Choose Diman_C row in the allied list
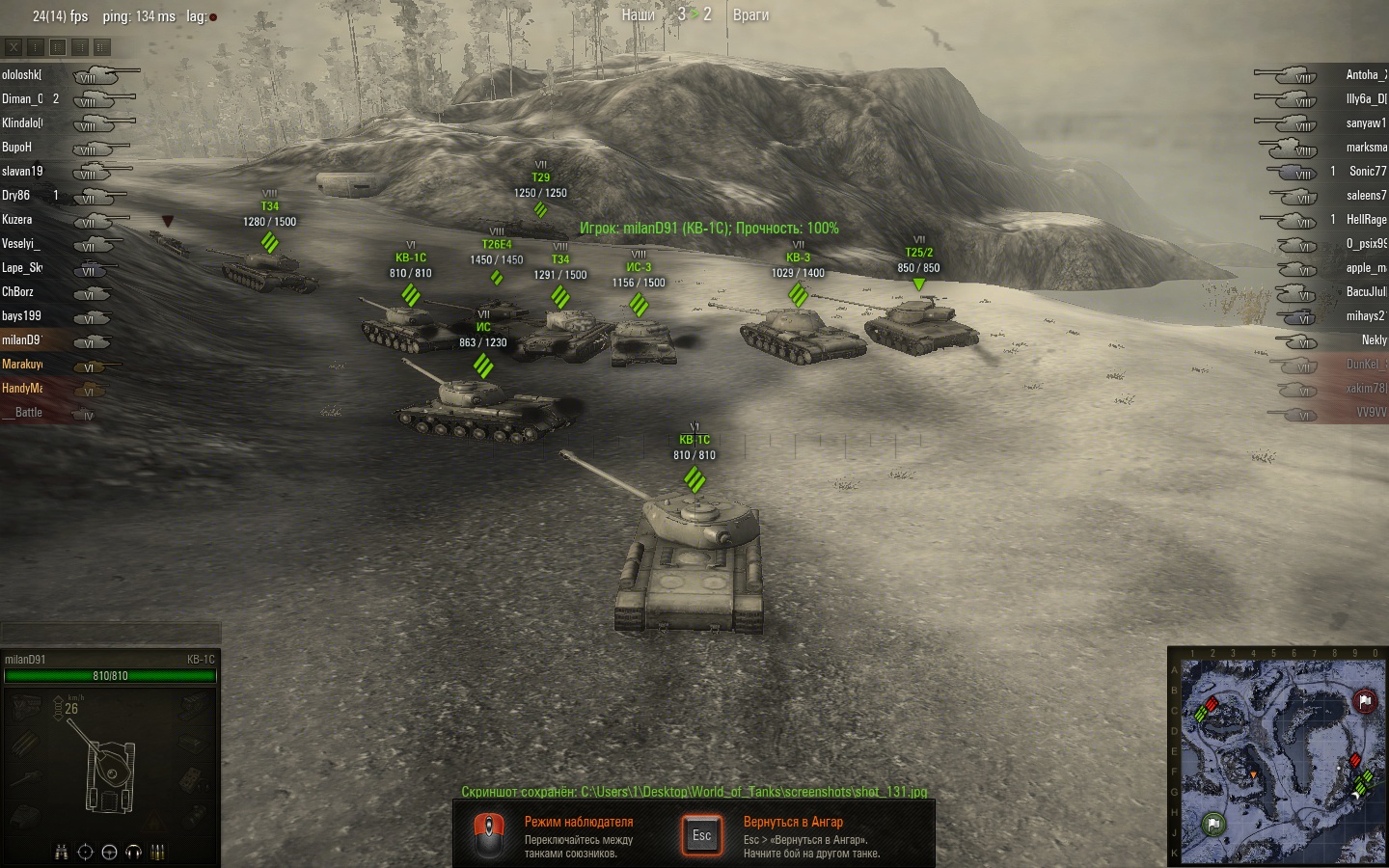The image size is (1389, 868). [21, 99]
